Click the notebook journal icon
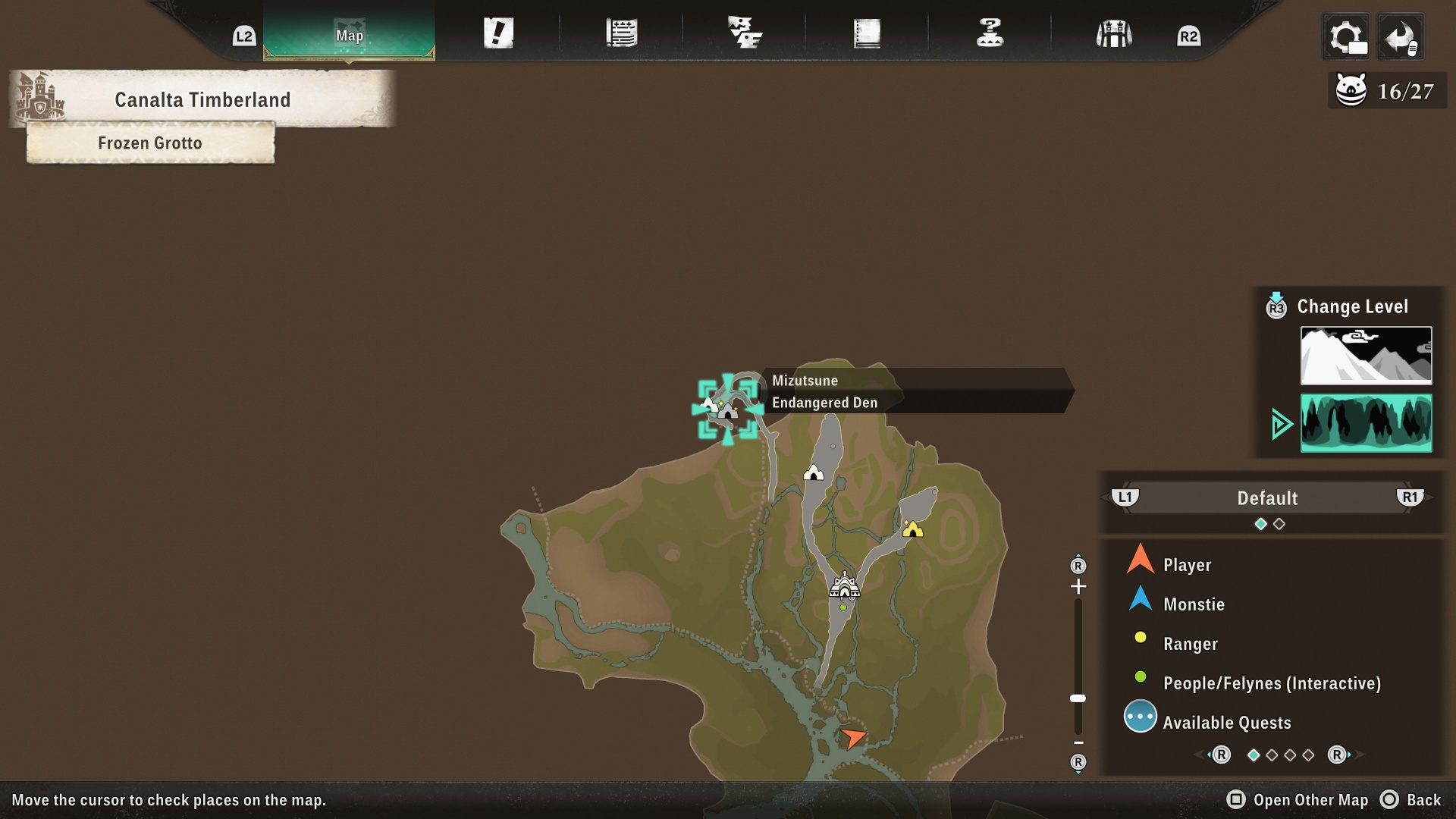 coord(867,32)
